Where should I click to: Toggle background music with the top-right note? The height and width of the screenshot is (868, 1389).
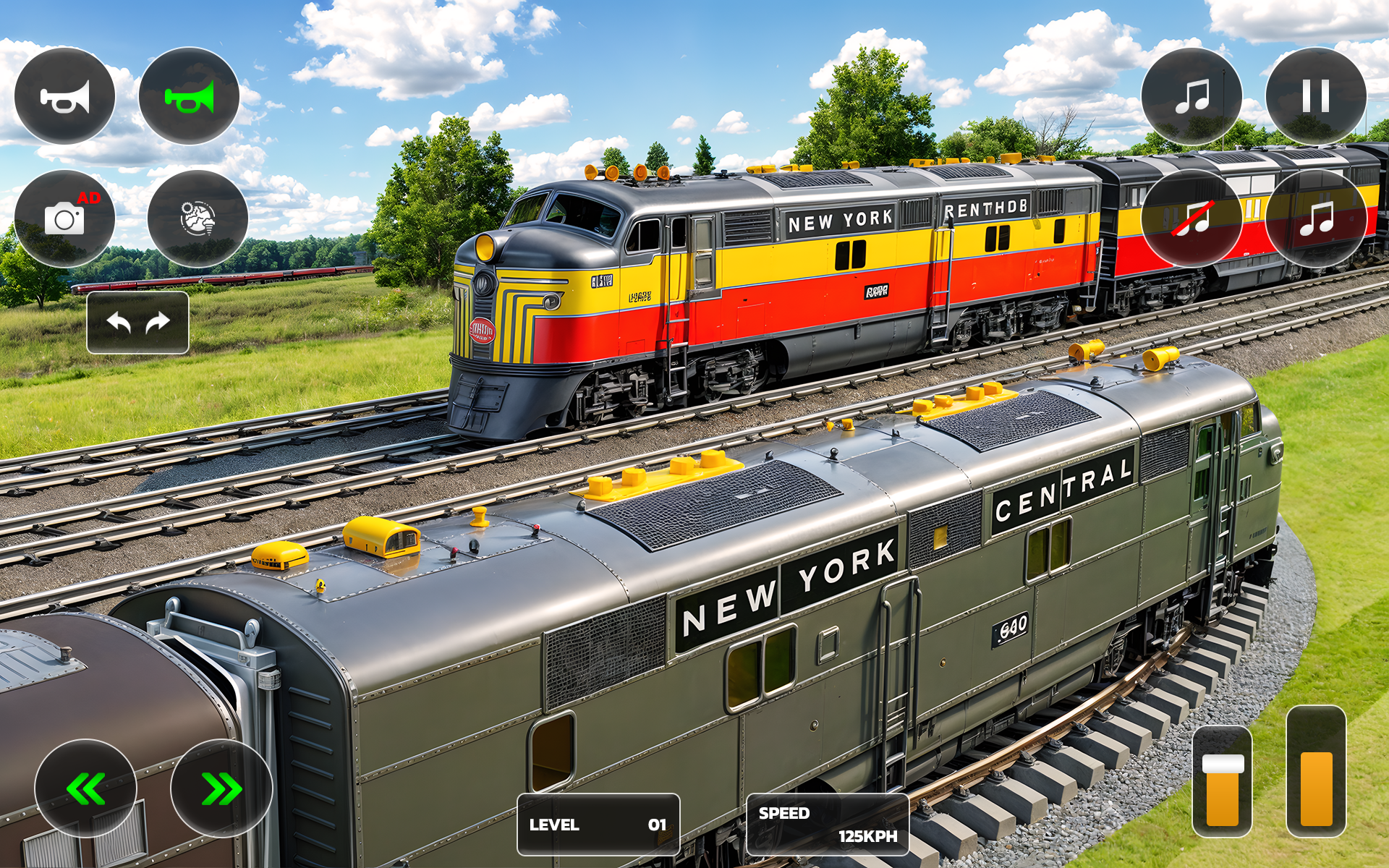(1194, 96)
